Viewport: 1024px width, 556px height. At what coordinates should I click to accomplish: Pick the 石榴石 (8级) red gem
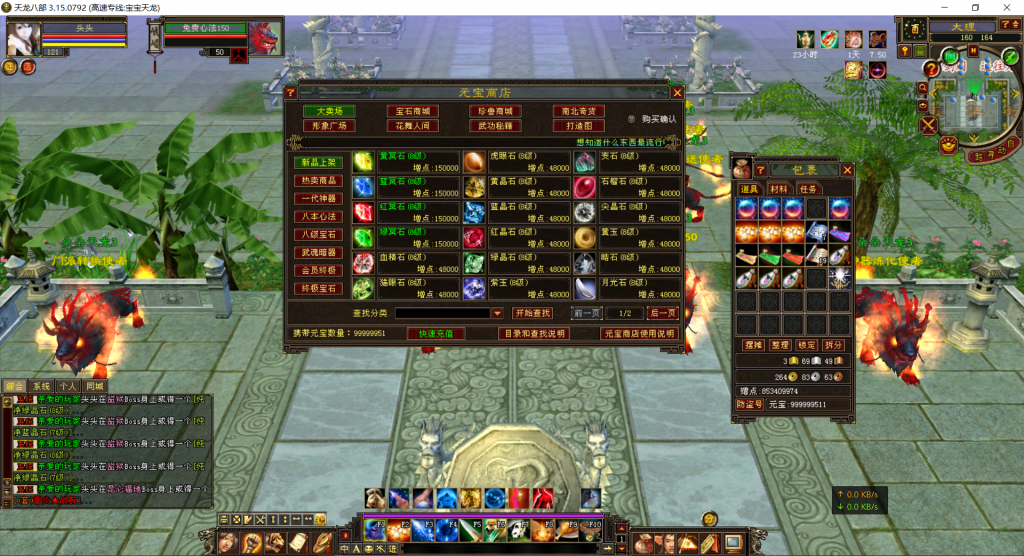point(585,187)
